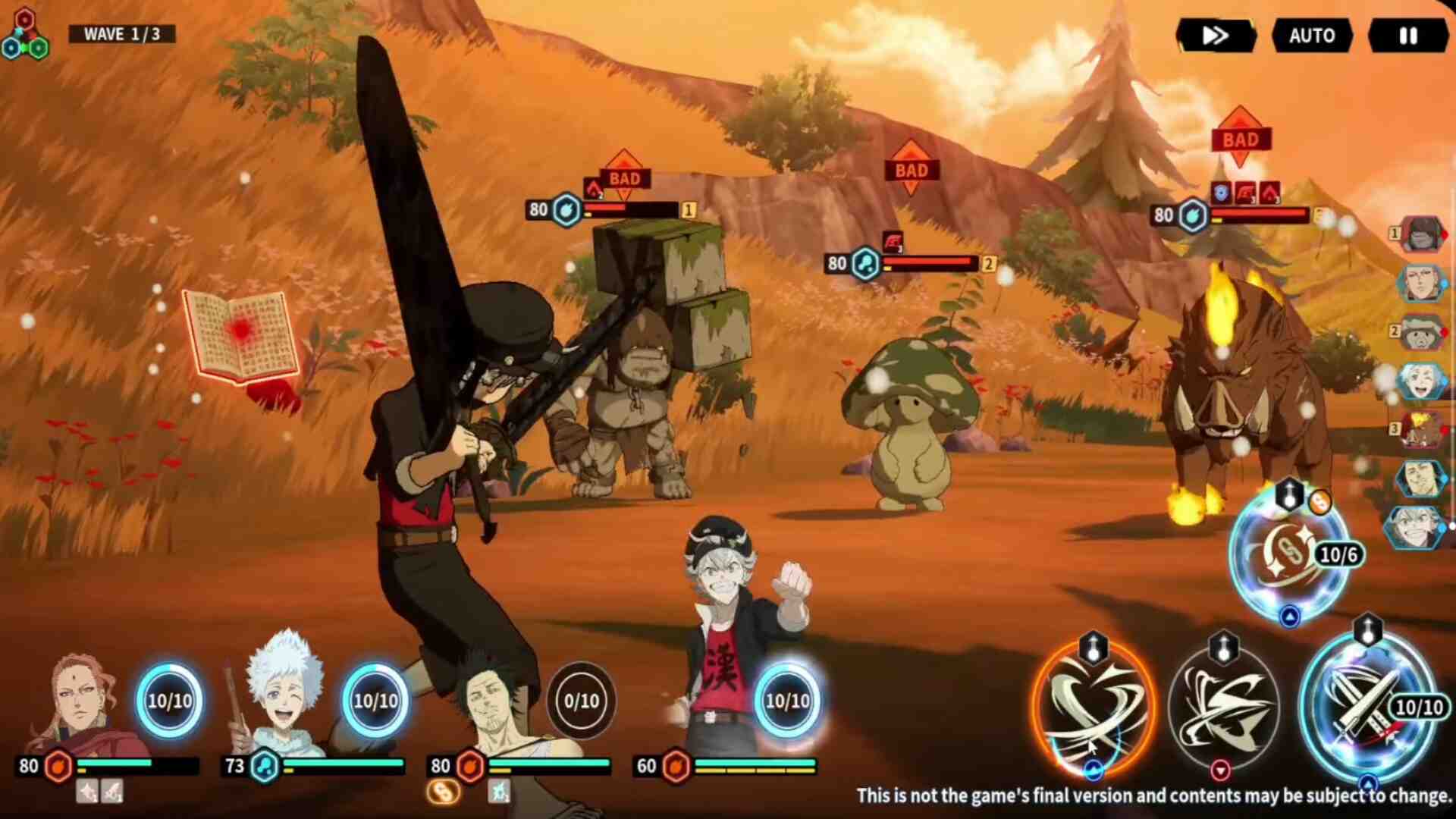Activate the chain link 10/6 team skill
This screenshot has width=1456, height=819.
coord(1289,554)
